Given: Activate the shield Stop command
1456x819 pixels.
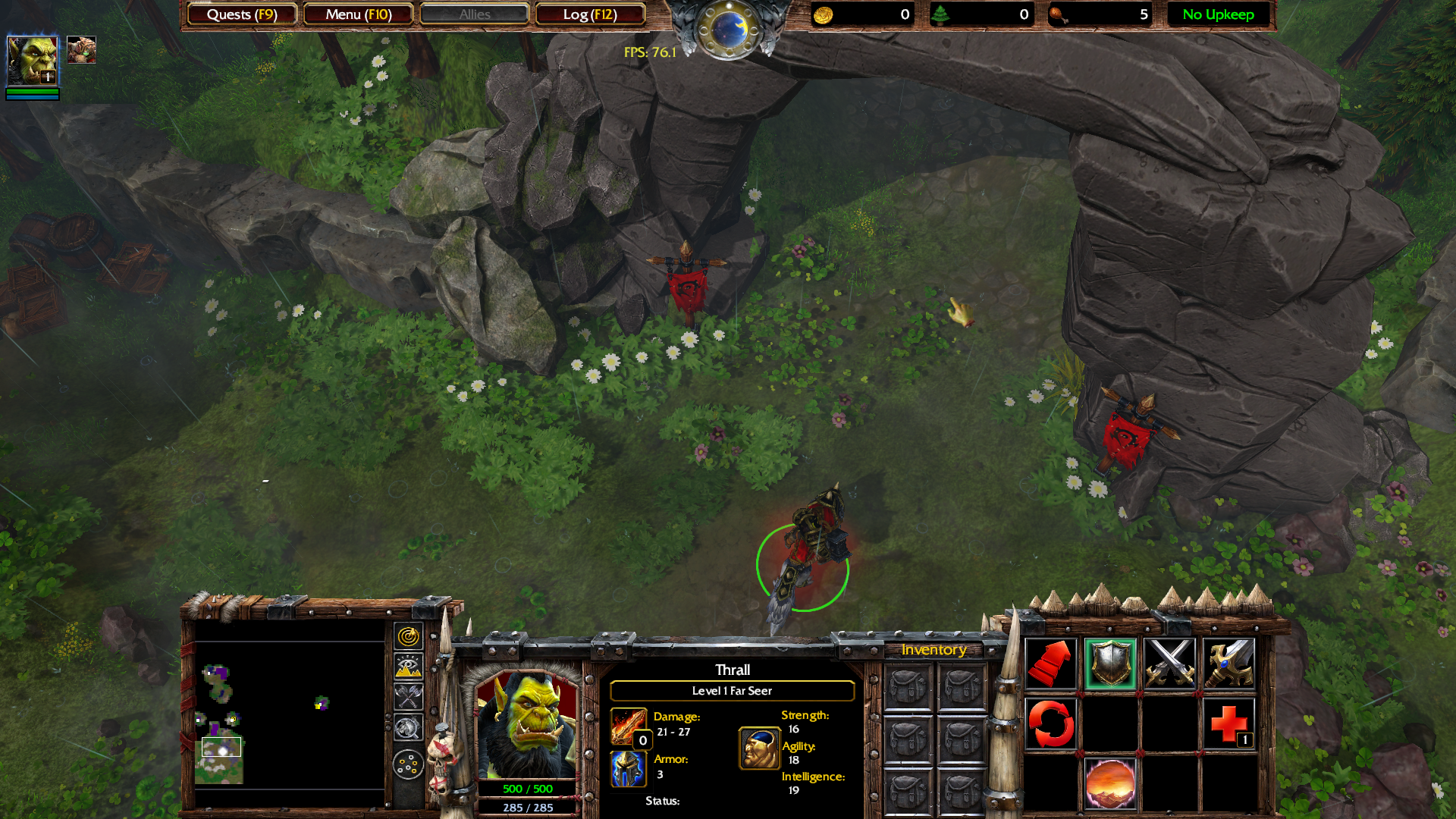Looking at the screenshot, I should click(x=1110, y=664).
